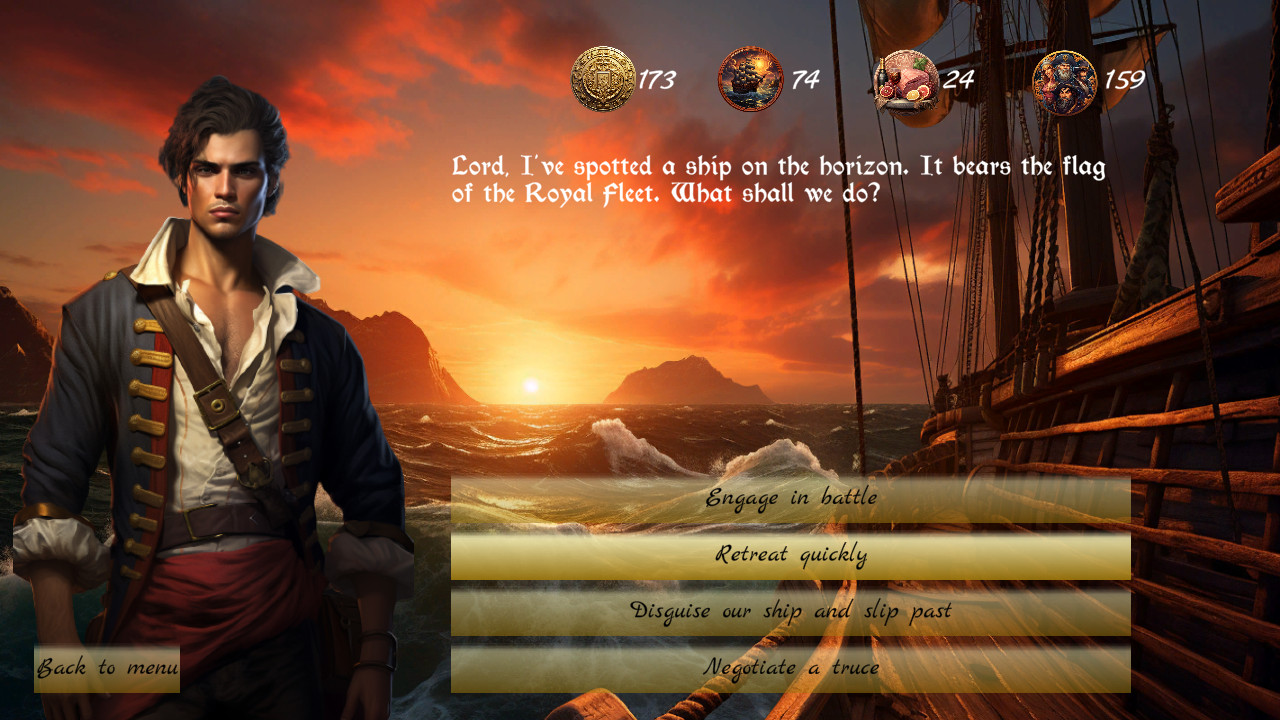Click the Royal Fleet dialogue text

tap(780, 180)
